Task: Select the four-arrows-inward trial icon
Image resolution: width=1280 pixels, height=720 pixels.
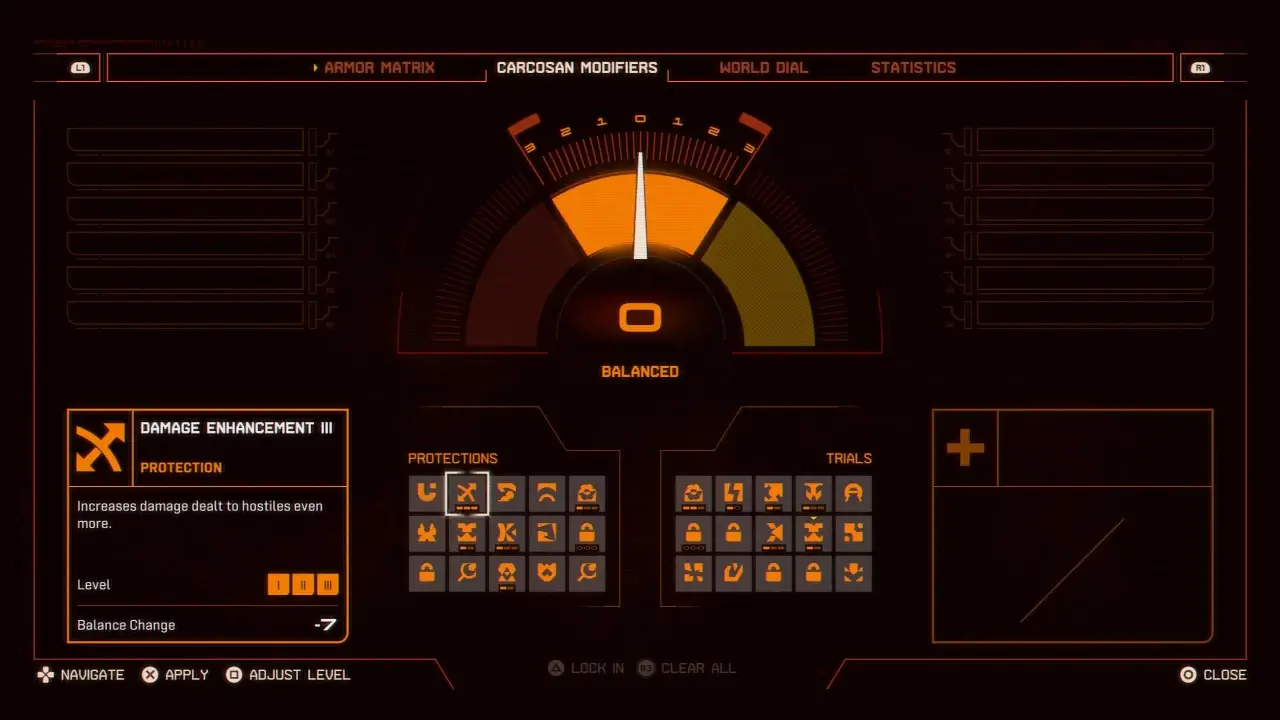Action: [x=693, y=573]
